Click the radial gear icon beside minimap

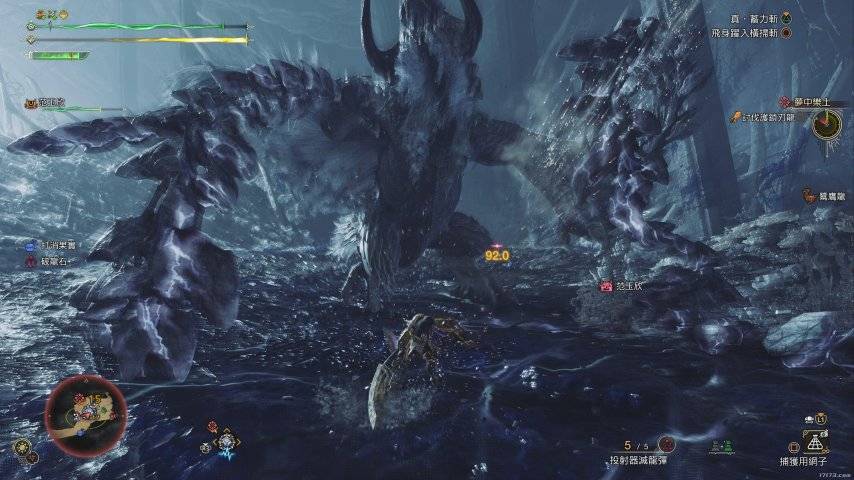point(20,446)
